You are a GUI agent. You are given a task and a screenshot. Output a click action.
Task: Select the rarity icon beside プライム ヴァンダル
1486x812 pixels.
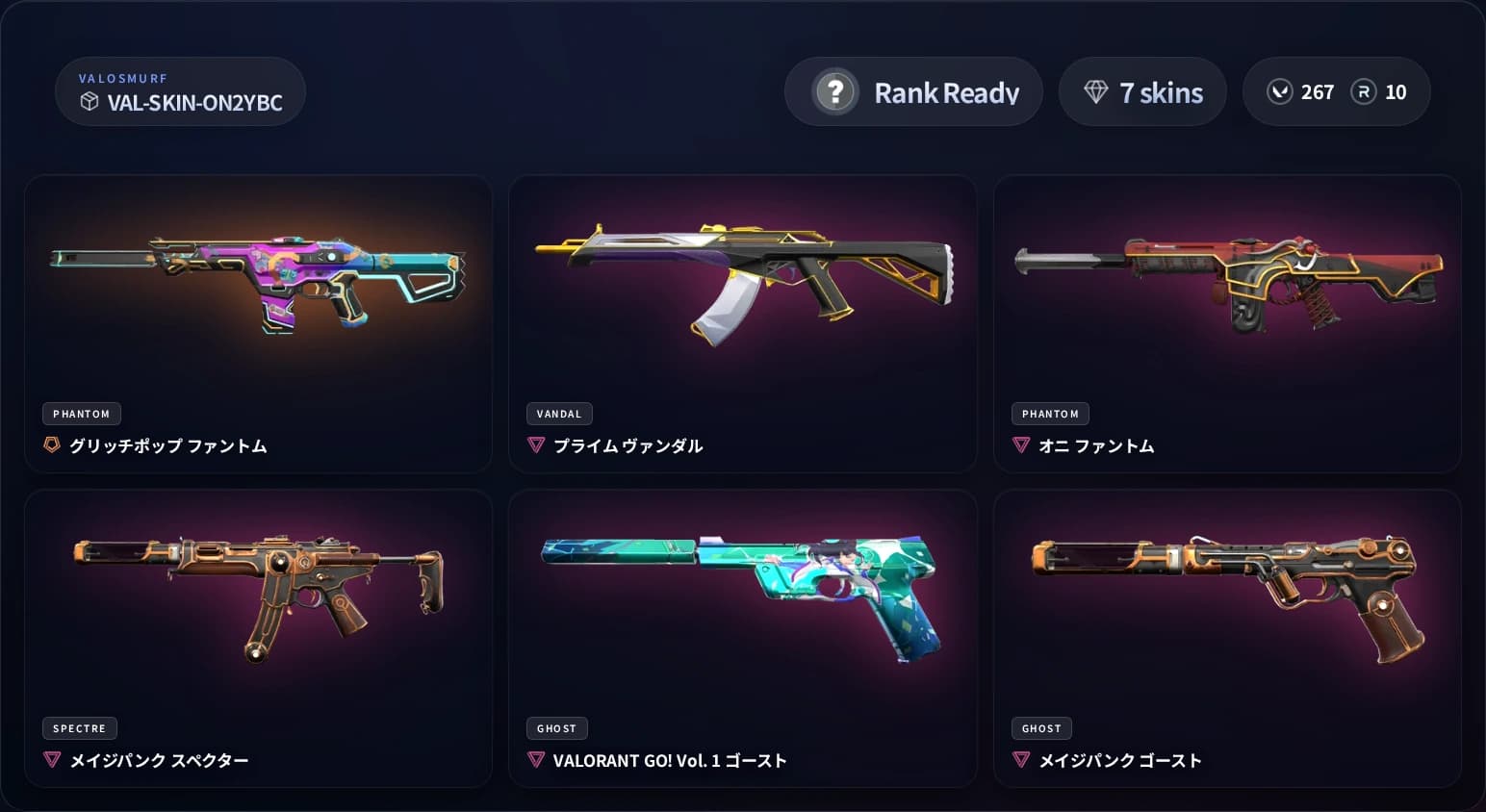pos(536,444)
